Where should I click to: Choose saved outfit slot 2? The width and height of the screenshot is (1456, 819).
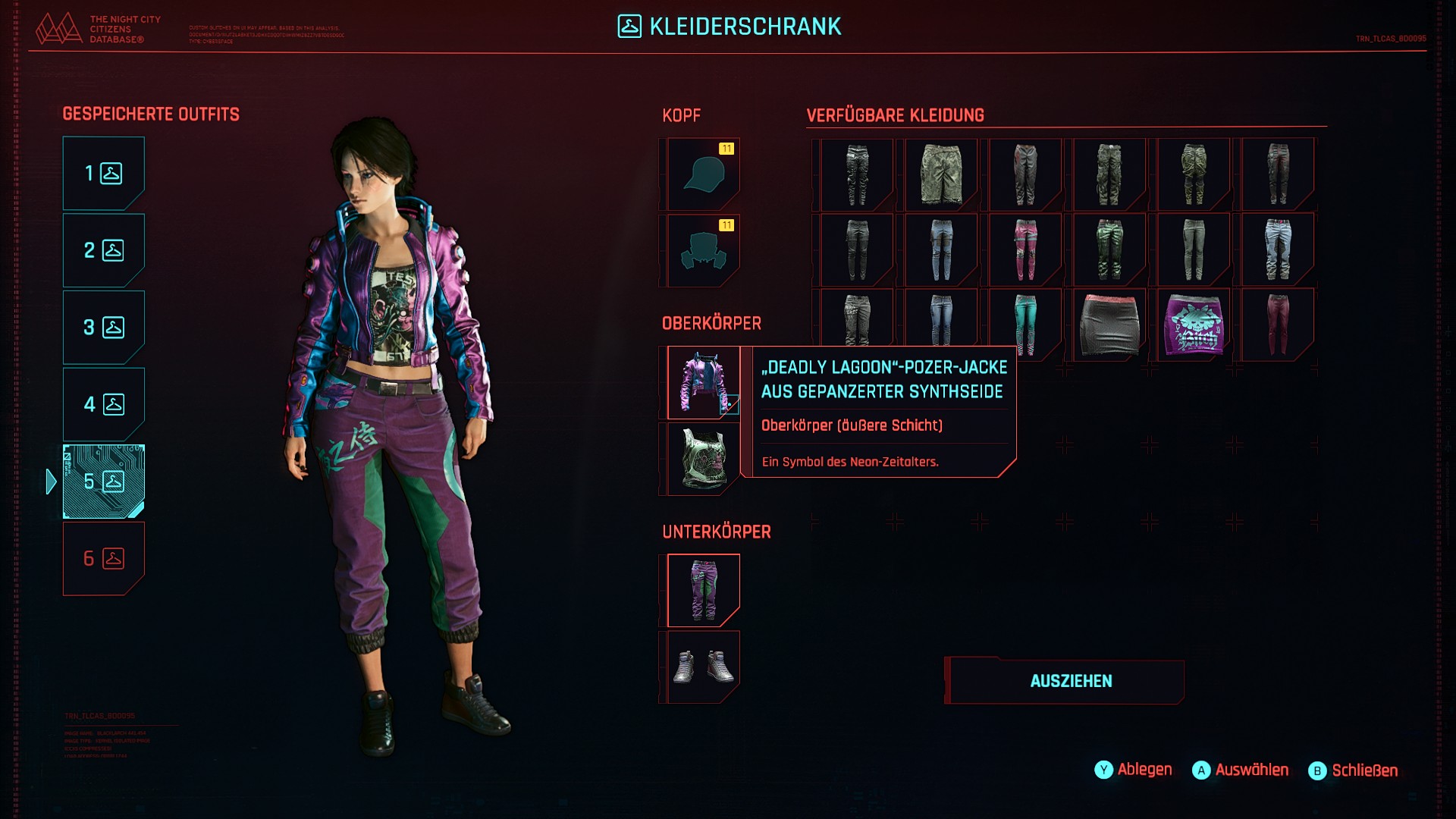(x=103, y=250)
